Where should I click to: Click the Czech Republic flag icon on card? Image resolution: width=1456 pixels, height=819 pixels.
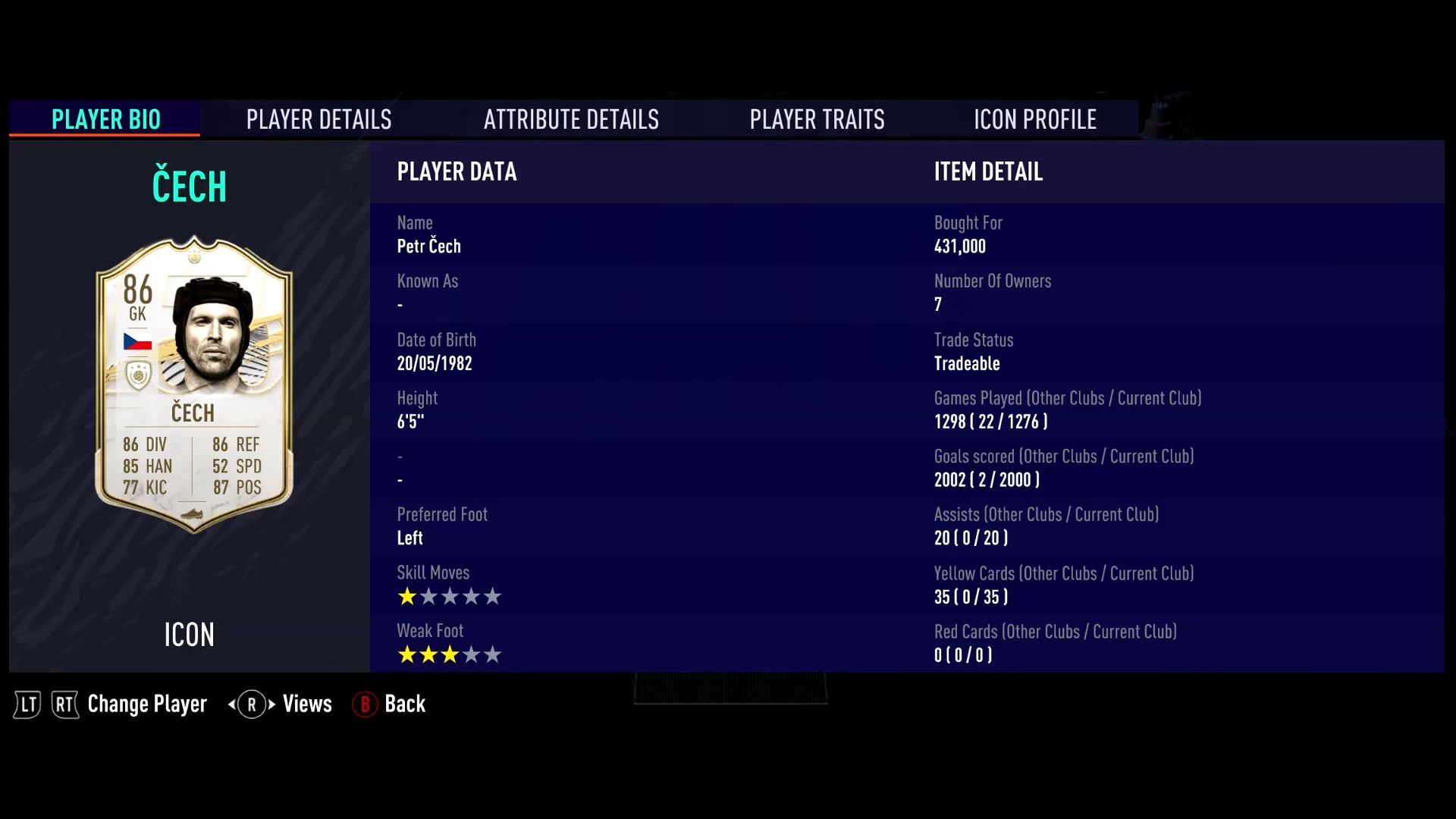tap(137, 343)
